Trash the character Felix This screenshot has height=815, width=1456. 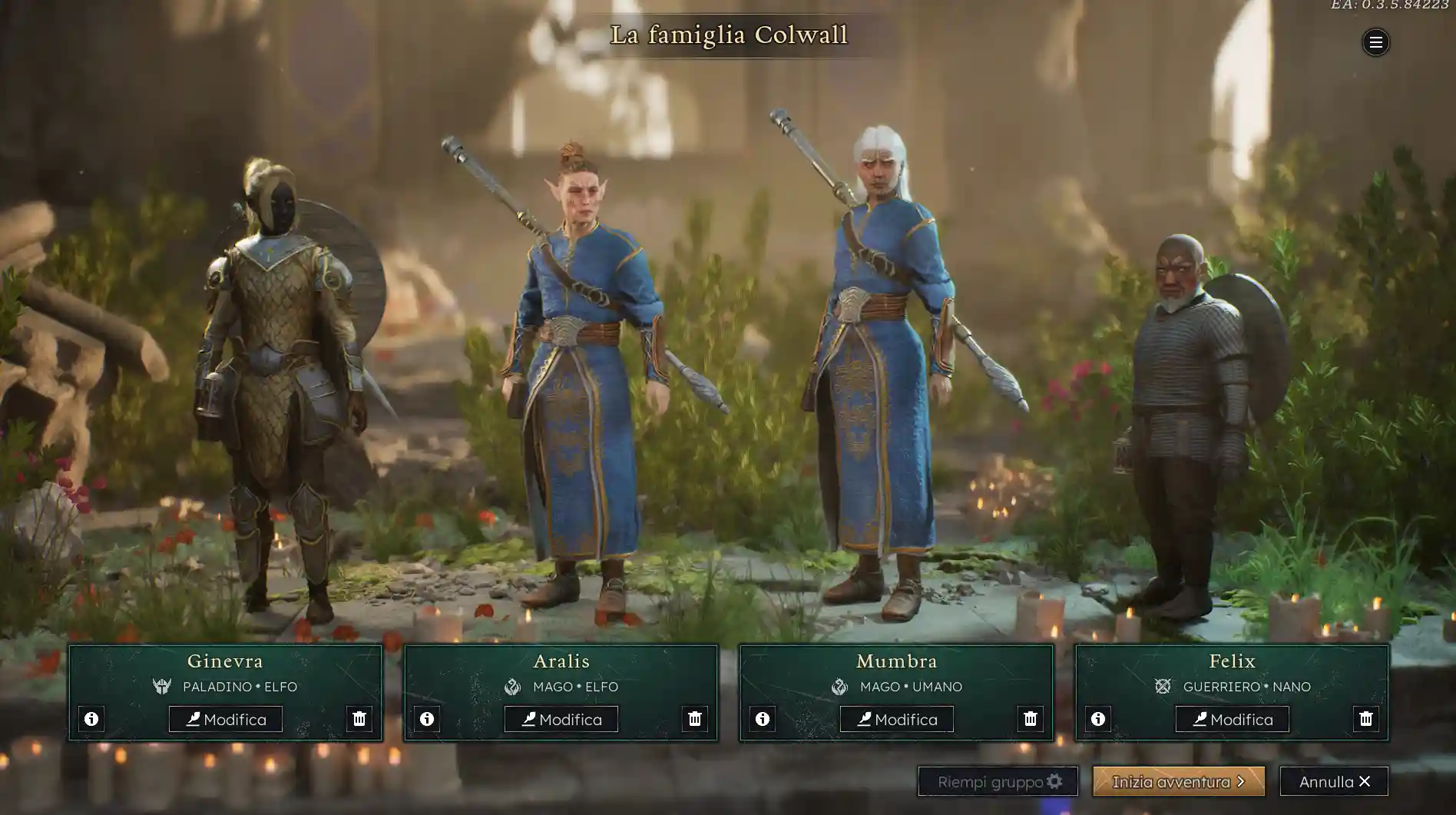pyautogui.click(x=1366, y=719)
